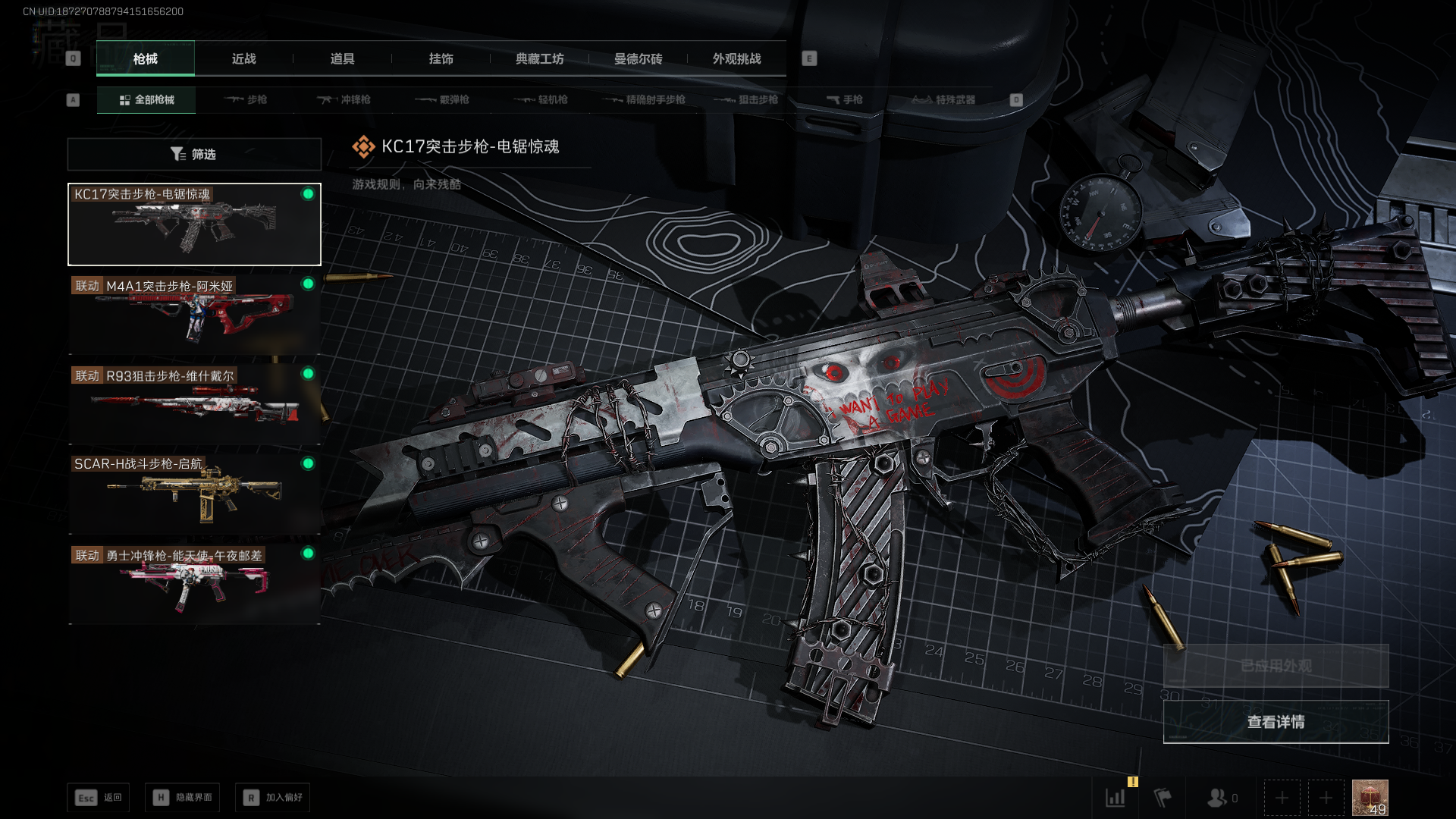This screenshot has height=819, width=1456.
Task: Open the 道具 items tab
Action: pos(342,59)
